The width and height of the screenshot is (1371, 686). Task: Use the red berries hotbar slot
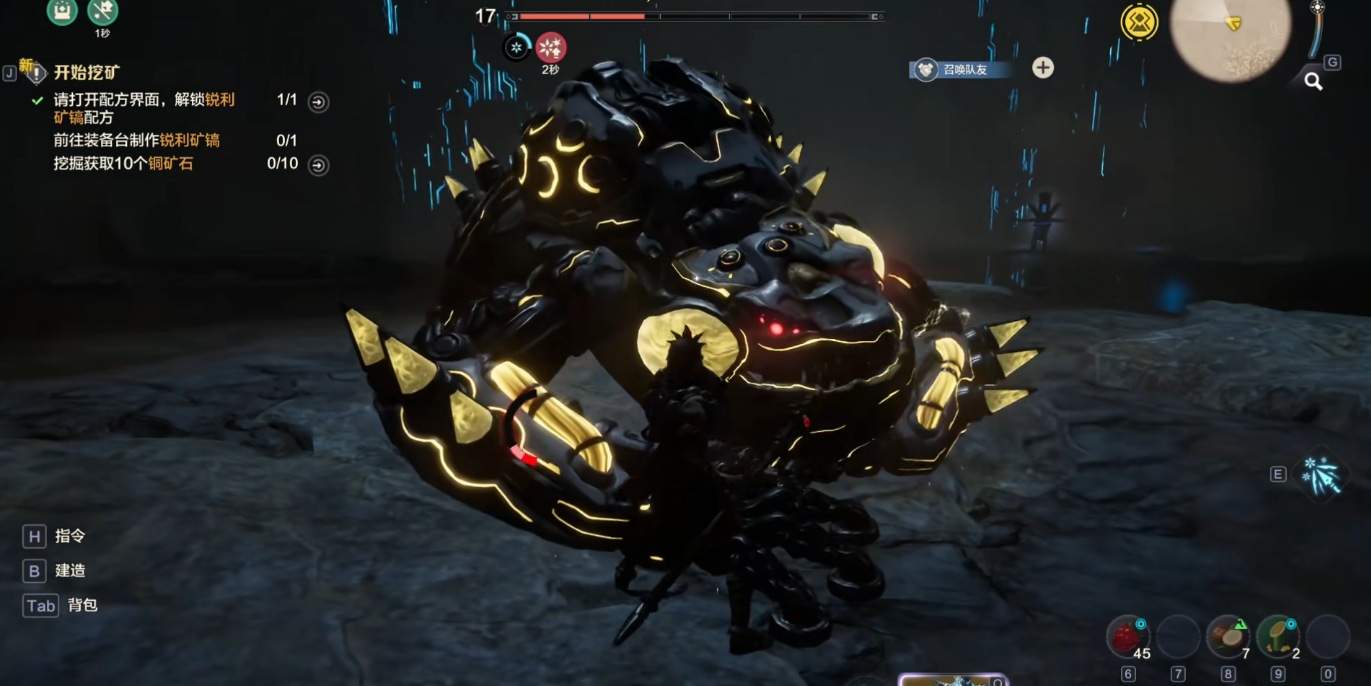[1128, 636]
